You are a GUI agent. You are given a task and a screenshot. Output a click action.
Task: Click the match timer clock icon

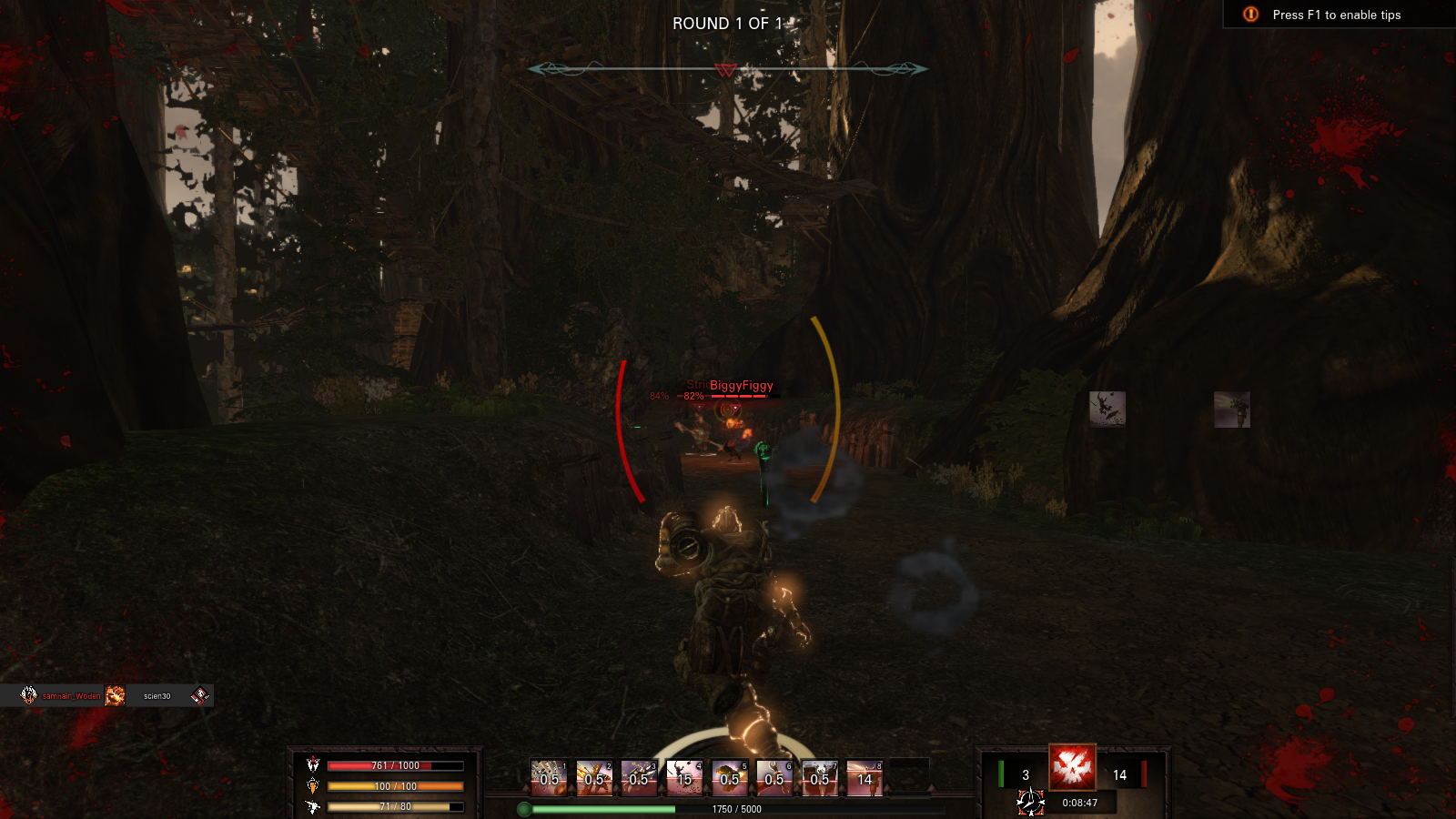1030,803
